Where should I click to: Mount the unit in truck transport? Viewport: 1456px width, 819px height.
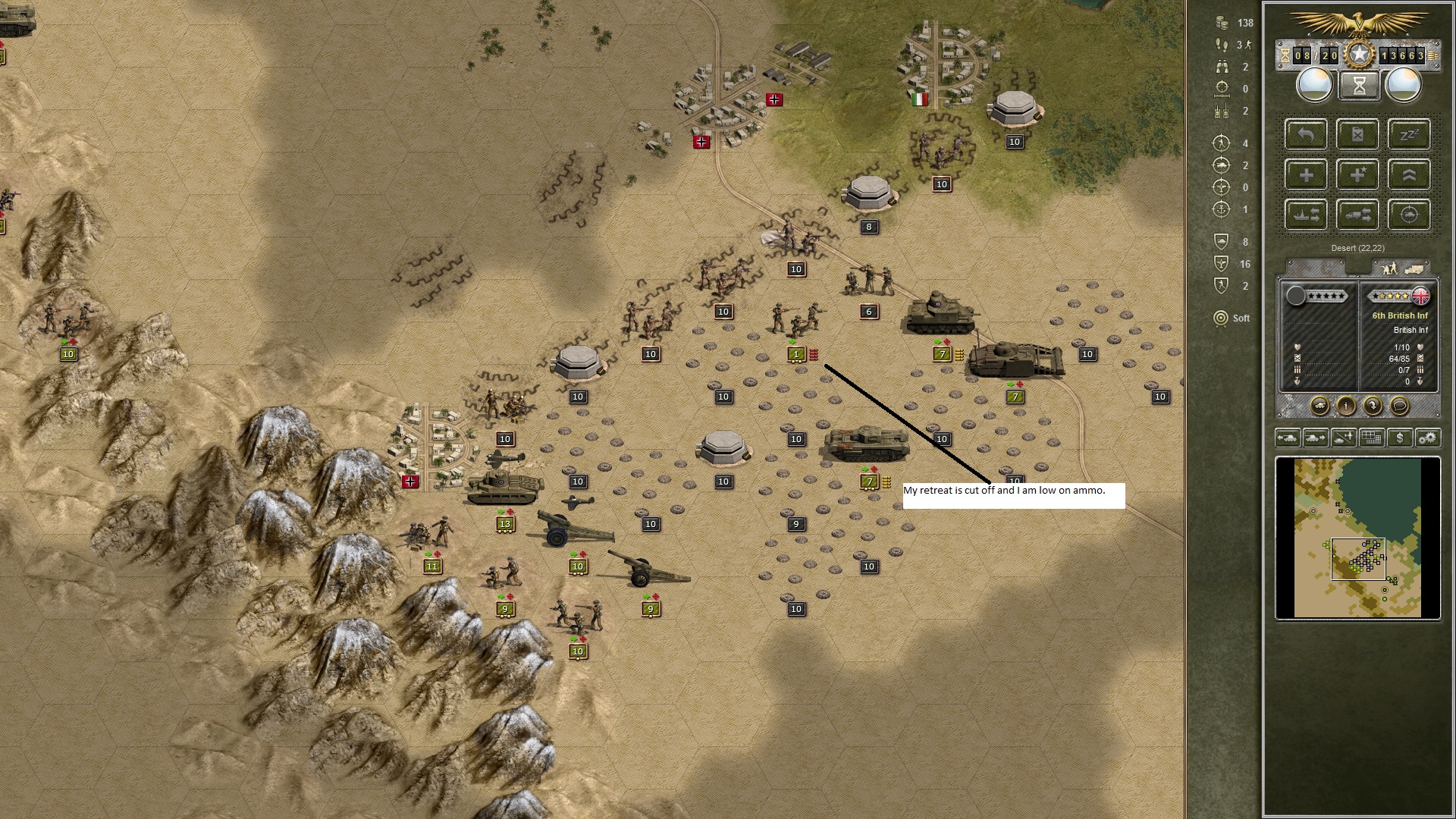(1357, 215)
